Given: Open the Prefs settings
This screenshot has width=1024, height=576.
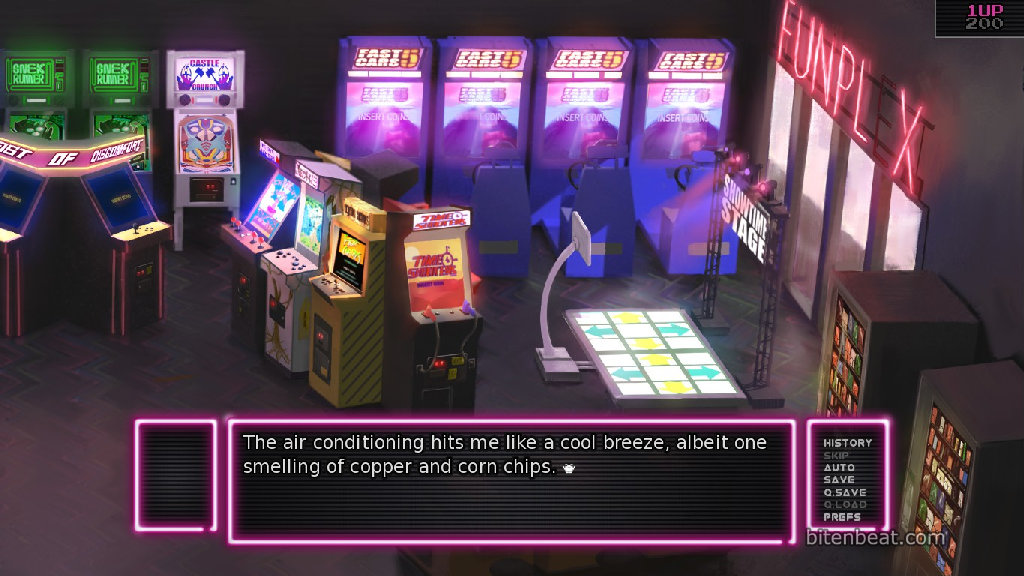Looking at the screenshot, I should click(x=842, y=517).
